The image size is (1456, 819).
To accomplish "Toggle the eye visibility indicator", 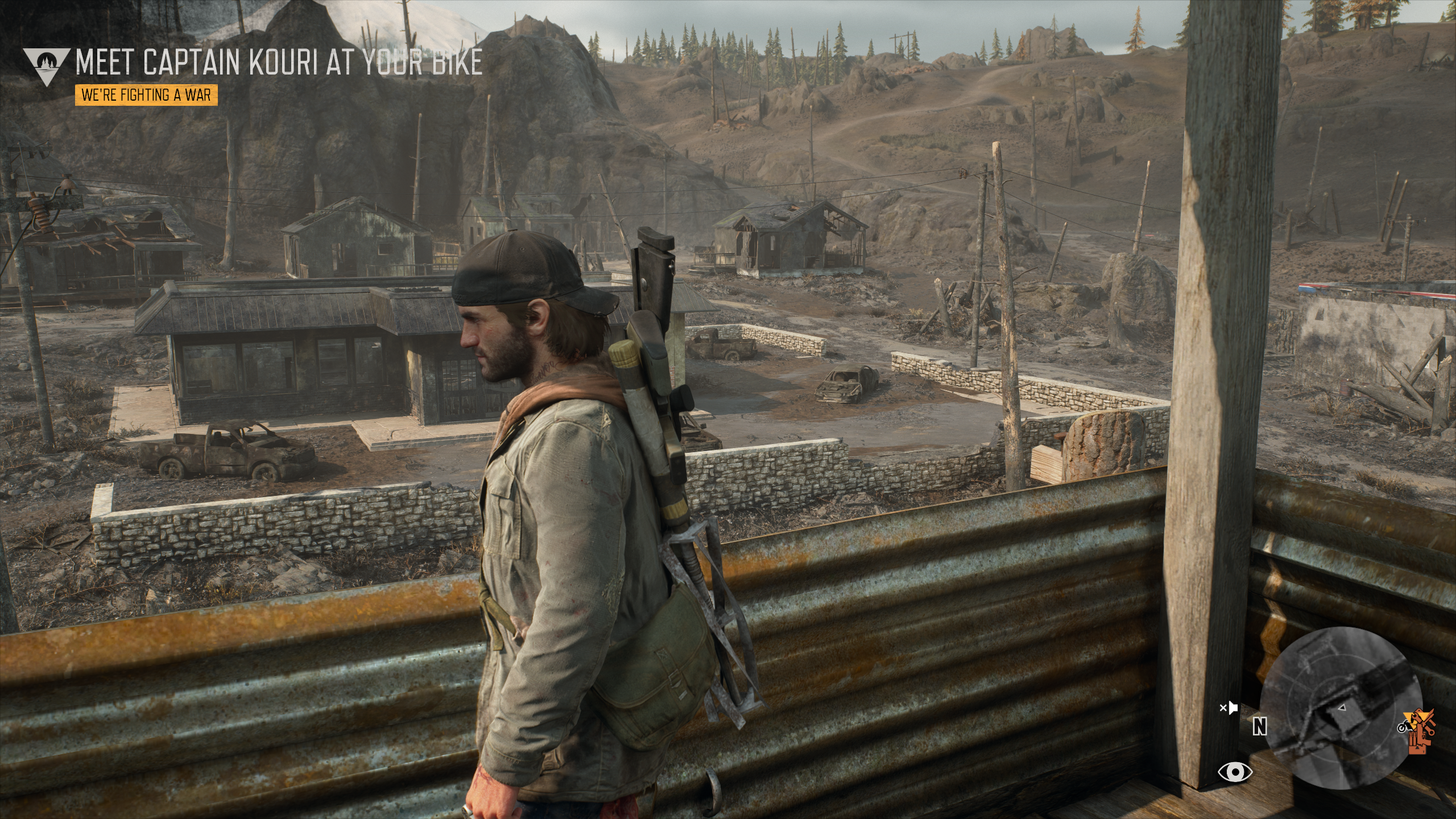I will tap(1235, 772).
